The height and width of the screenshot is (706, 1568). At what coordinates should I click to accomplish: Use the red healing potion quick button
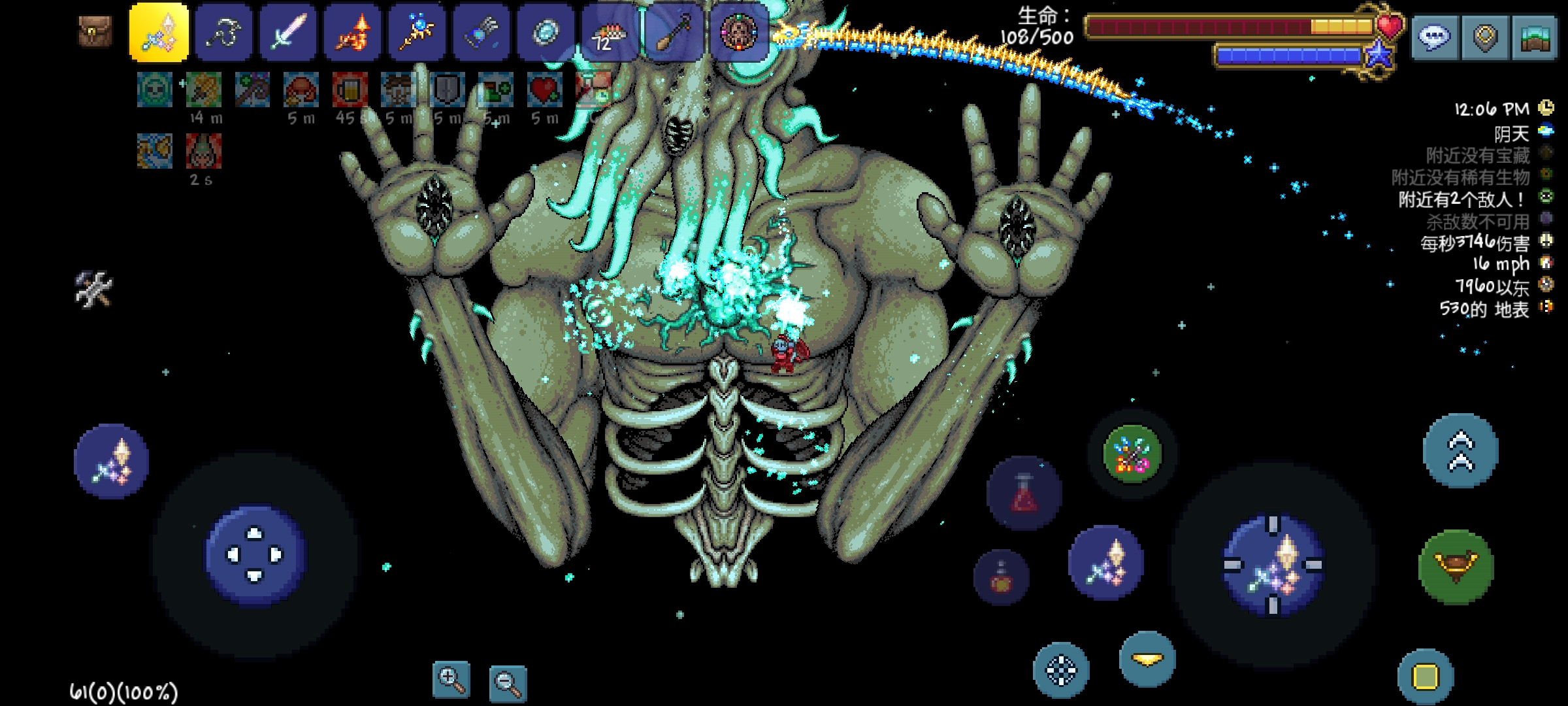pyautogui.click(x=1024, y=493)
